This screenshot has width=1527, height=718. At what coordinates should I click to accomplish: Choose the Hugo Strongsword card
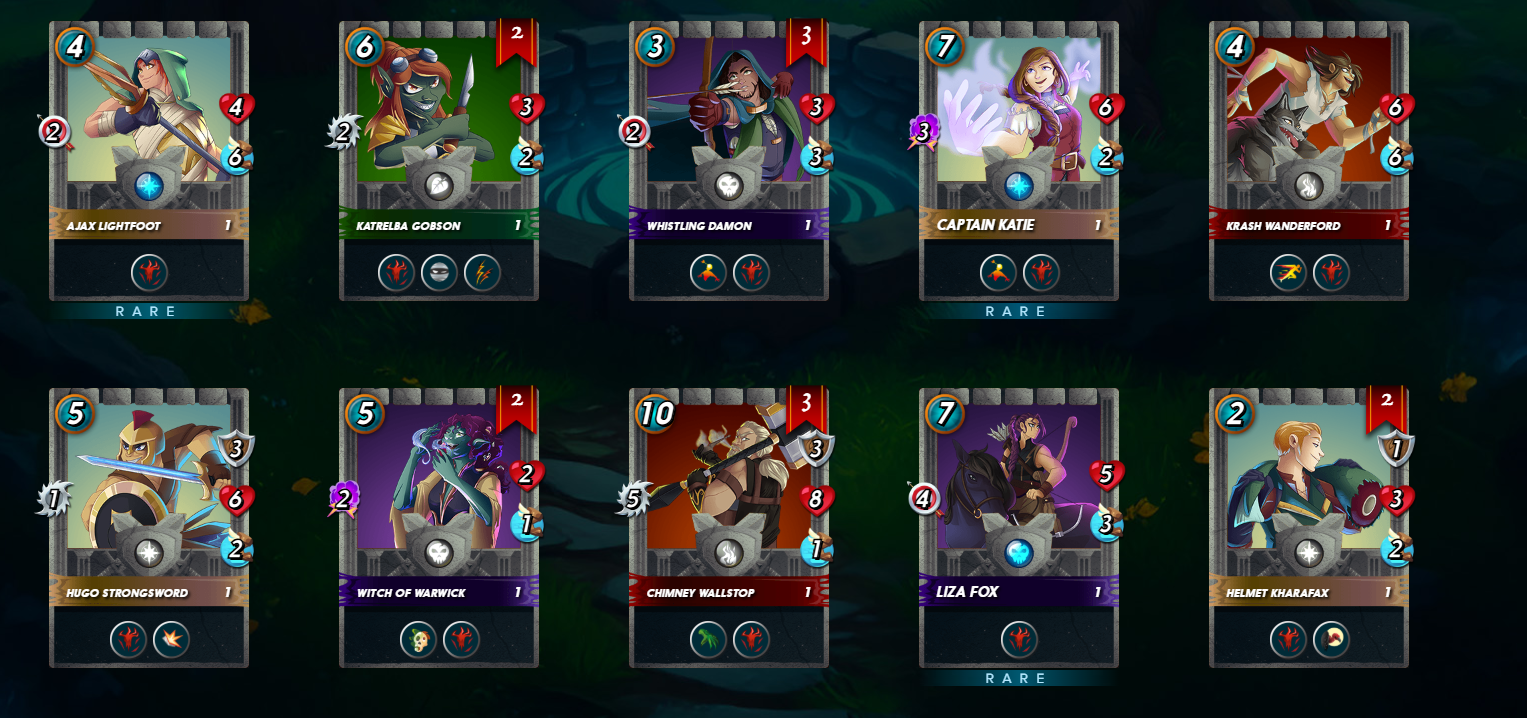coord(149,527)
